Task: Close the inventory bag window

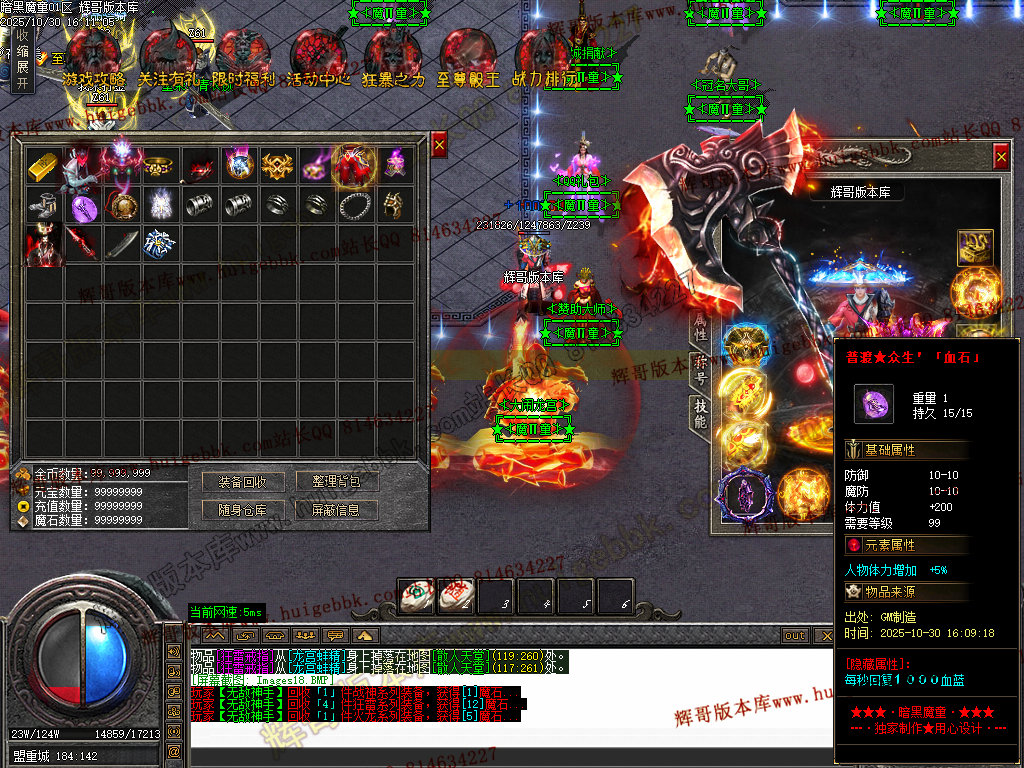Action: coord(439,146)
